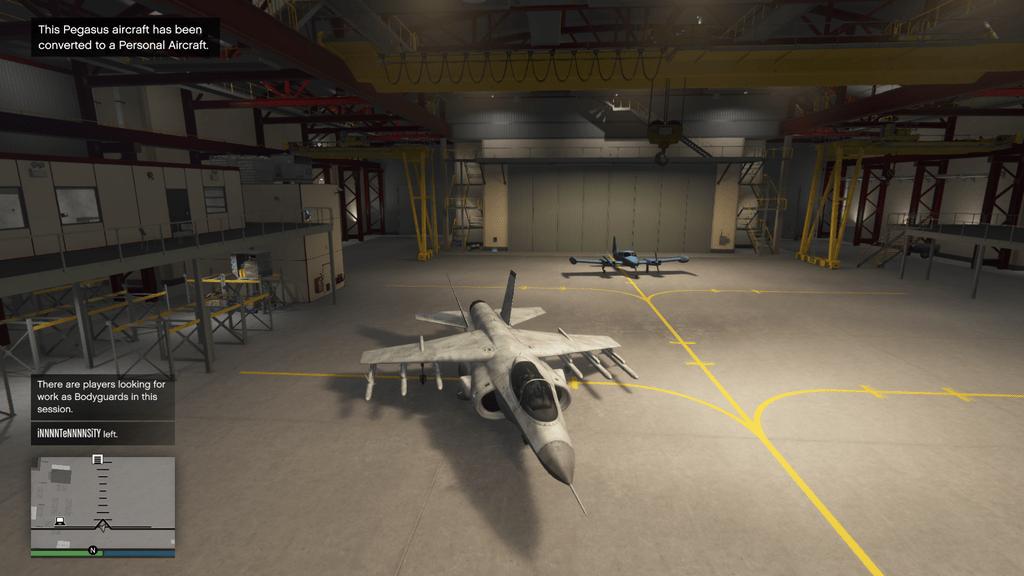Viewport: 1024px width, 576px height.
Task: Select the laptop blip on the minimap
Action: tap(60, 521)
